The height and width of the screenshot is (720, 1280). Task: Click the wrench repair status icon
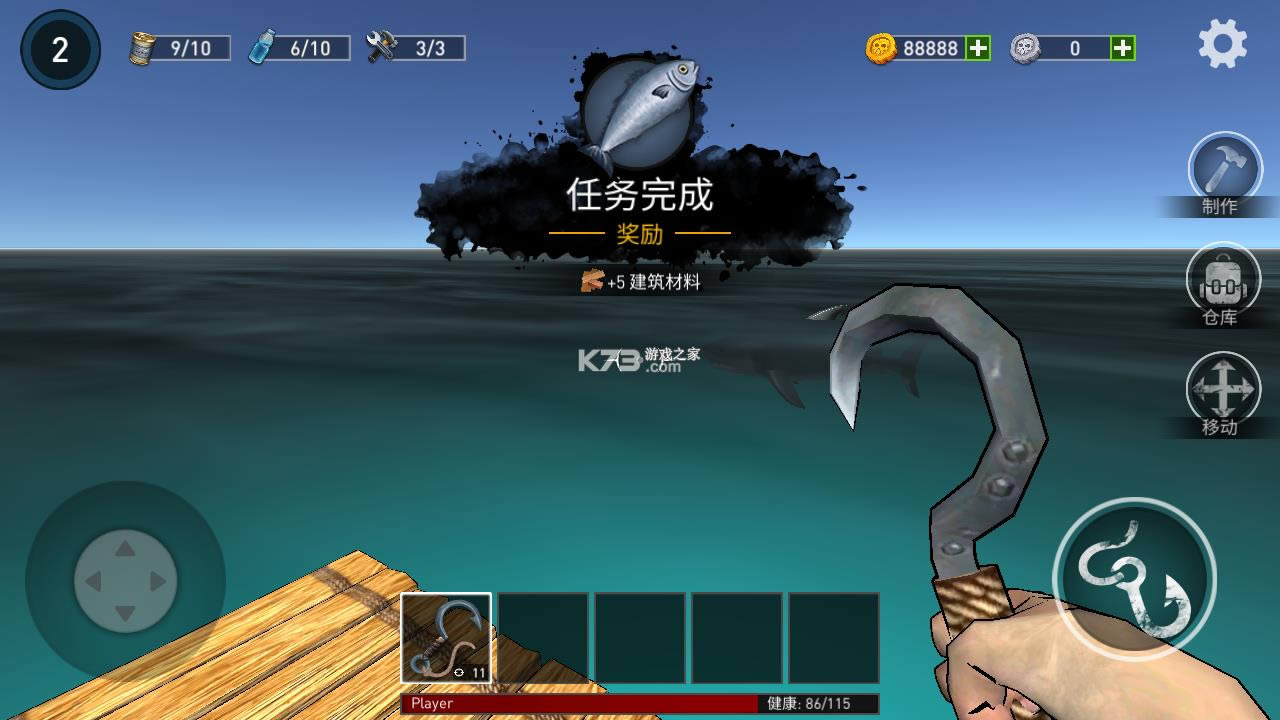click(381, 45)
